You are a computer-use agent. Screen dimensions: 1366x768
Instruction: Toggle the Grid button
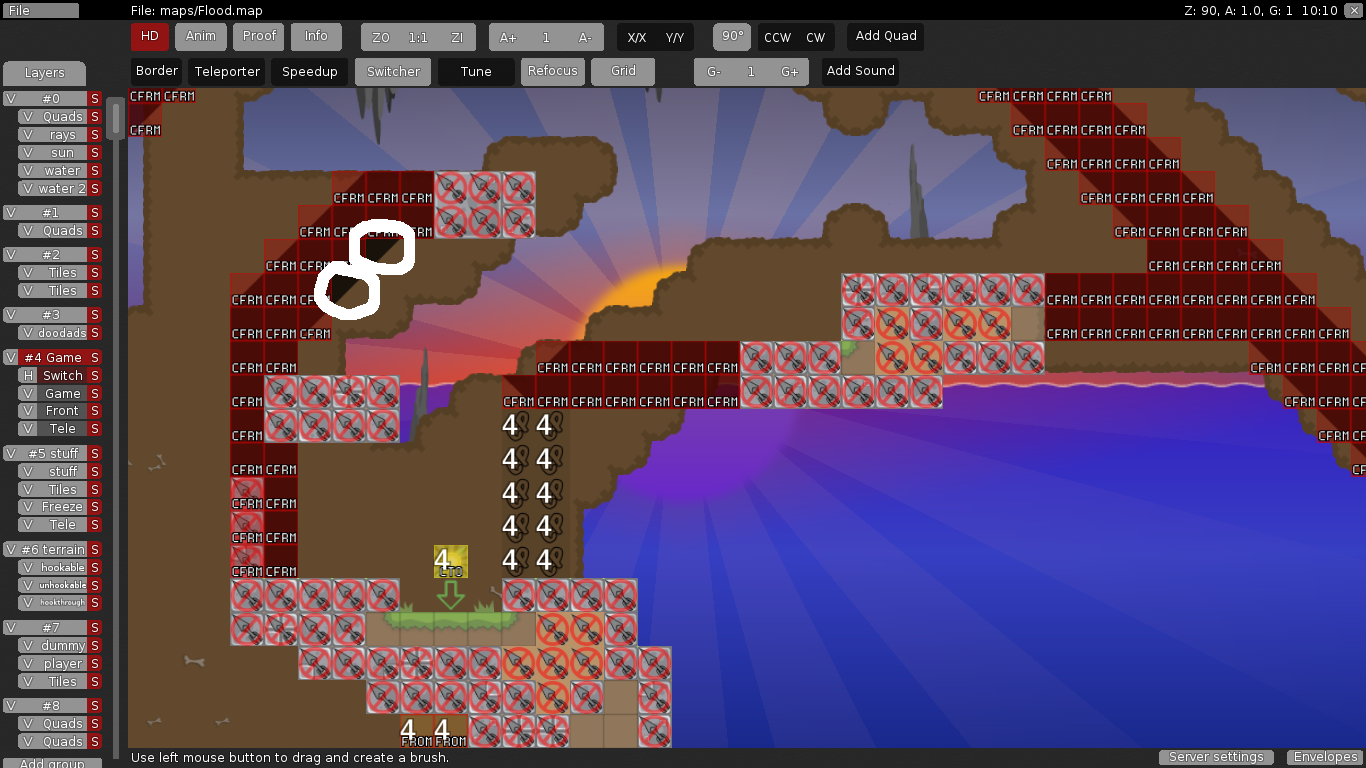623,72
